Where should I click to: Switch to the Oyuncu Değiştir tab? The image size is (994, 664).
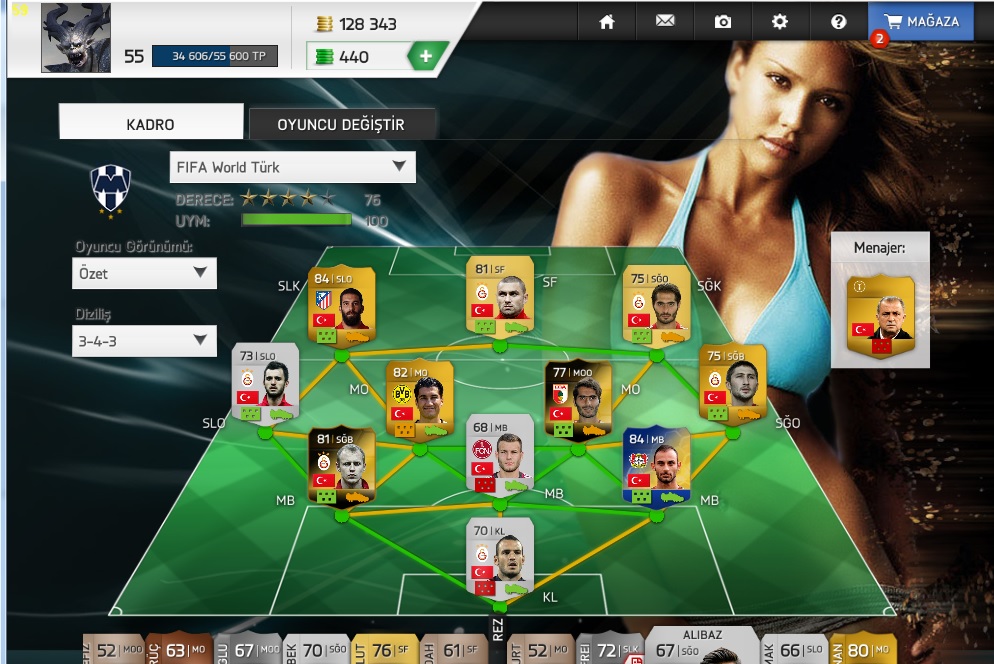[x=341, y=124]
